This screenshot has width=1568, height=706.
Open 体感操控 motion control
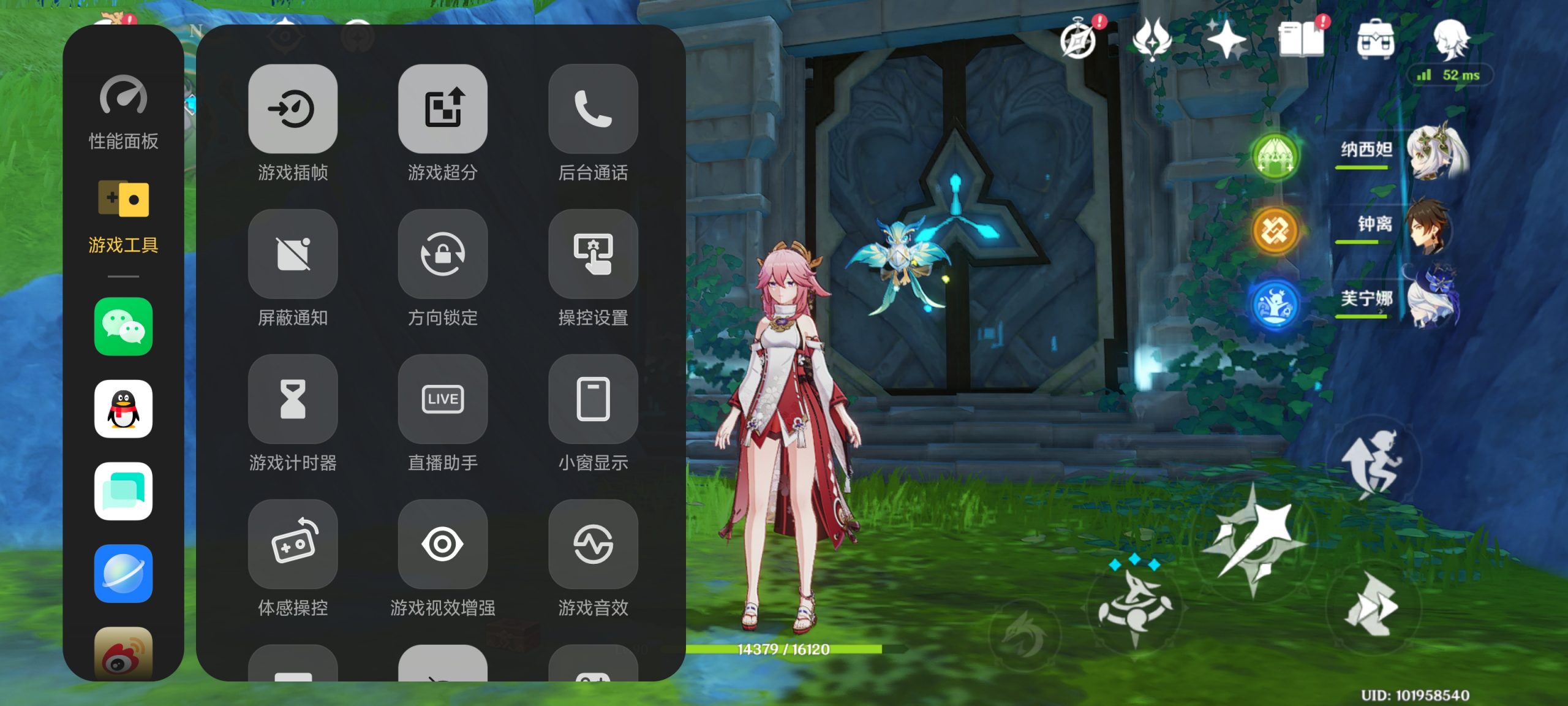(x=293, y=544)
